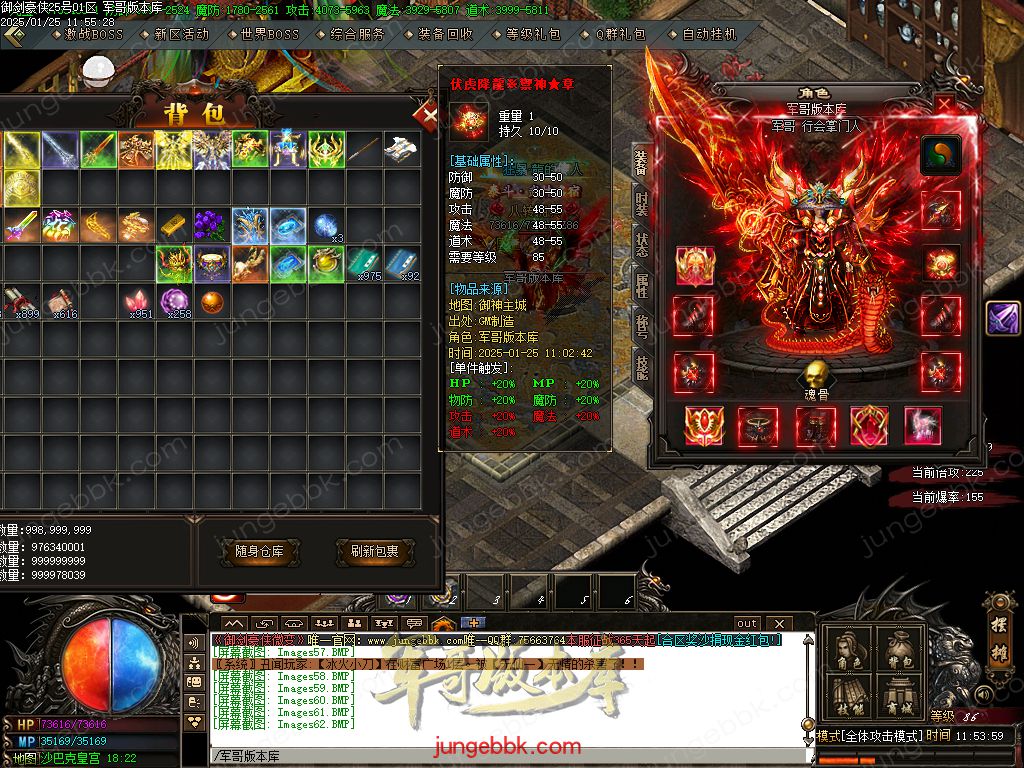Select the x975 stacked item in the bag
Viewport: 1024px width, 768px height.
tap(365, 265)
